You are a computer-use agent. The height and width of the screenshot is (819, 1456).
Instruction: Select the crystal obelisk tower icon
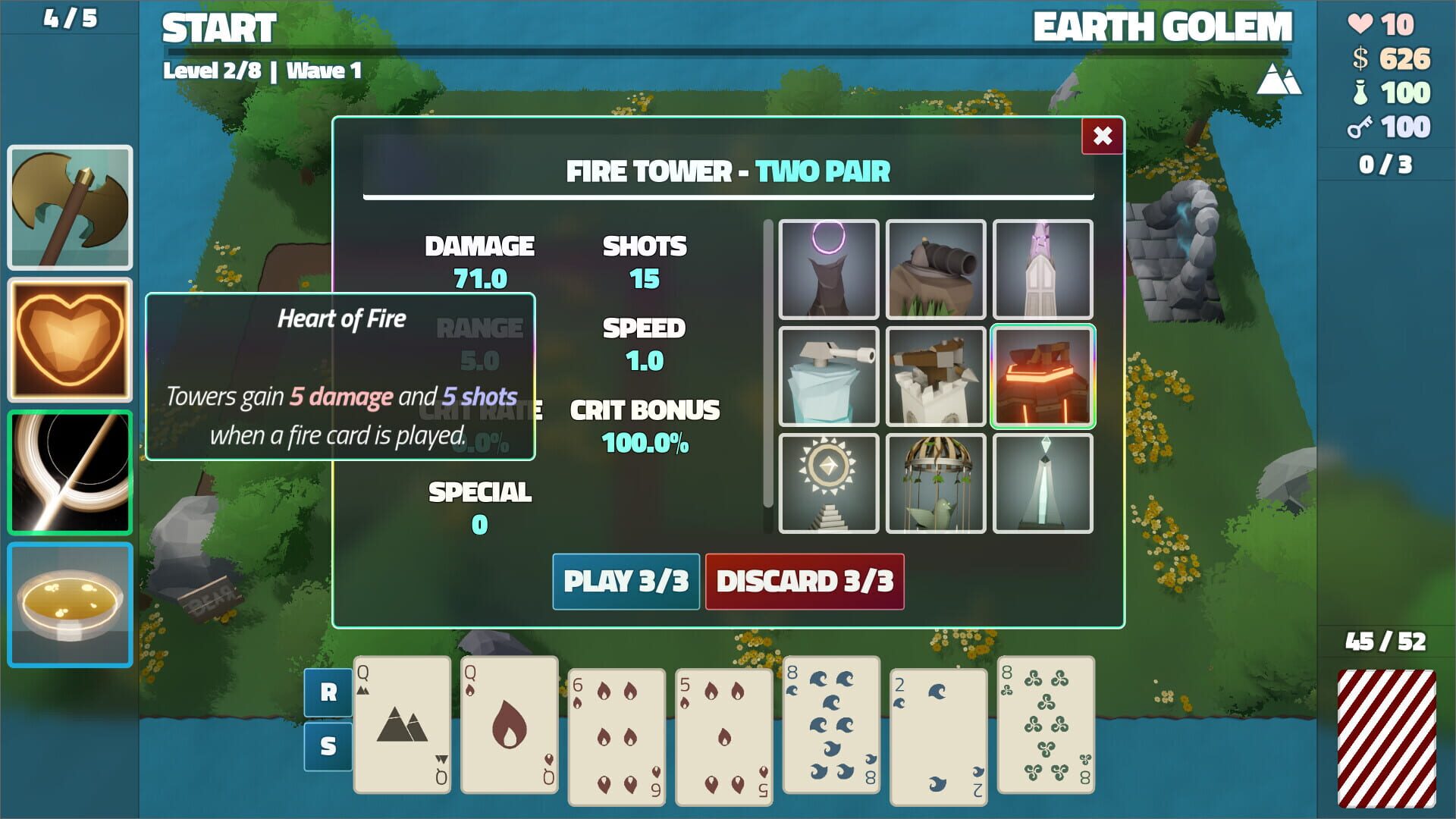tap(1043, 483)
